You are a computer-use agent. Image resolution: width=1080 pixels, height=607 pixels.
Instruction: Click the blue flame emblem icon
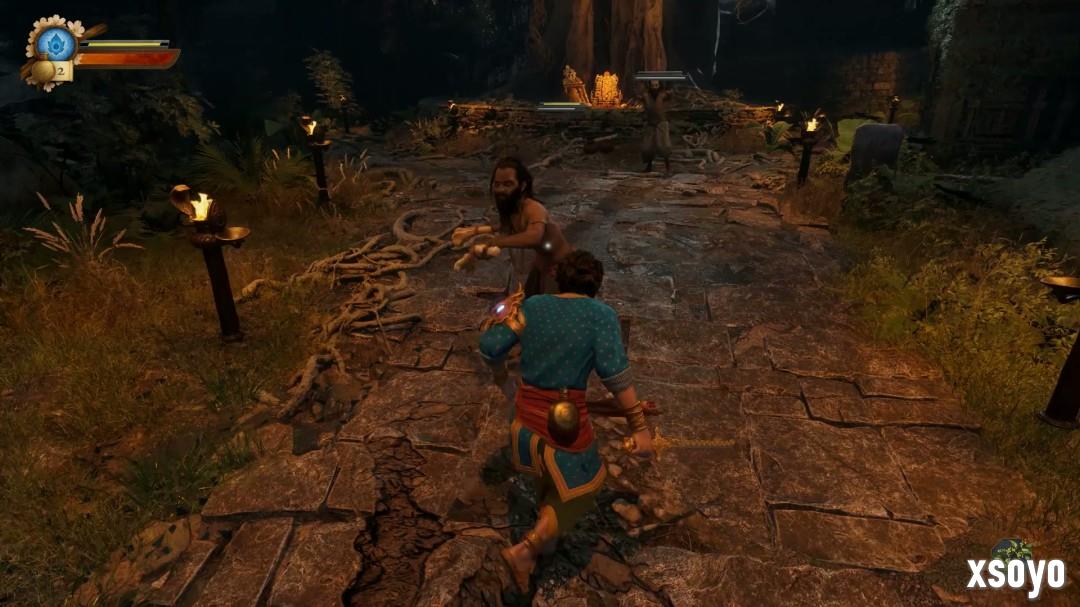[56, 43]
